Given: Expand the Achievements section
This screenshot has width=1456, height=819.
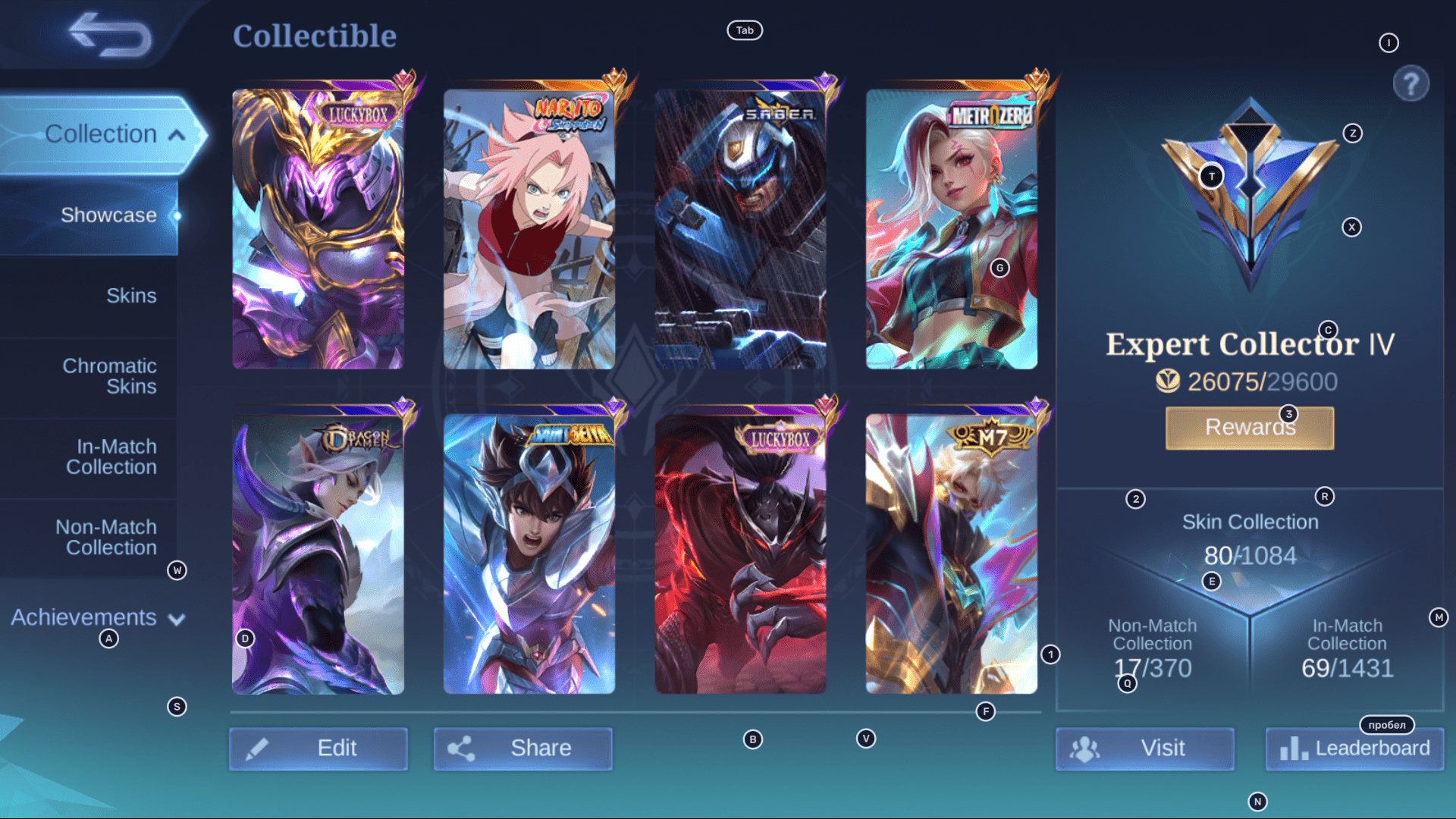Looking at the screenshot, I should (175, 618).
